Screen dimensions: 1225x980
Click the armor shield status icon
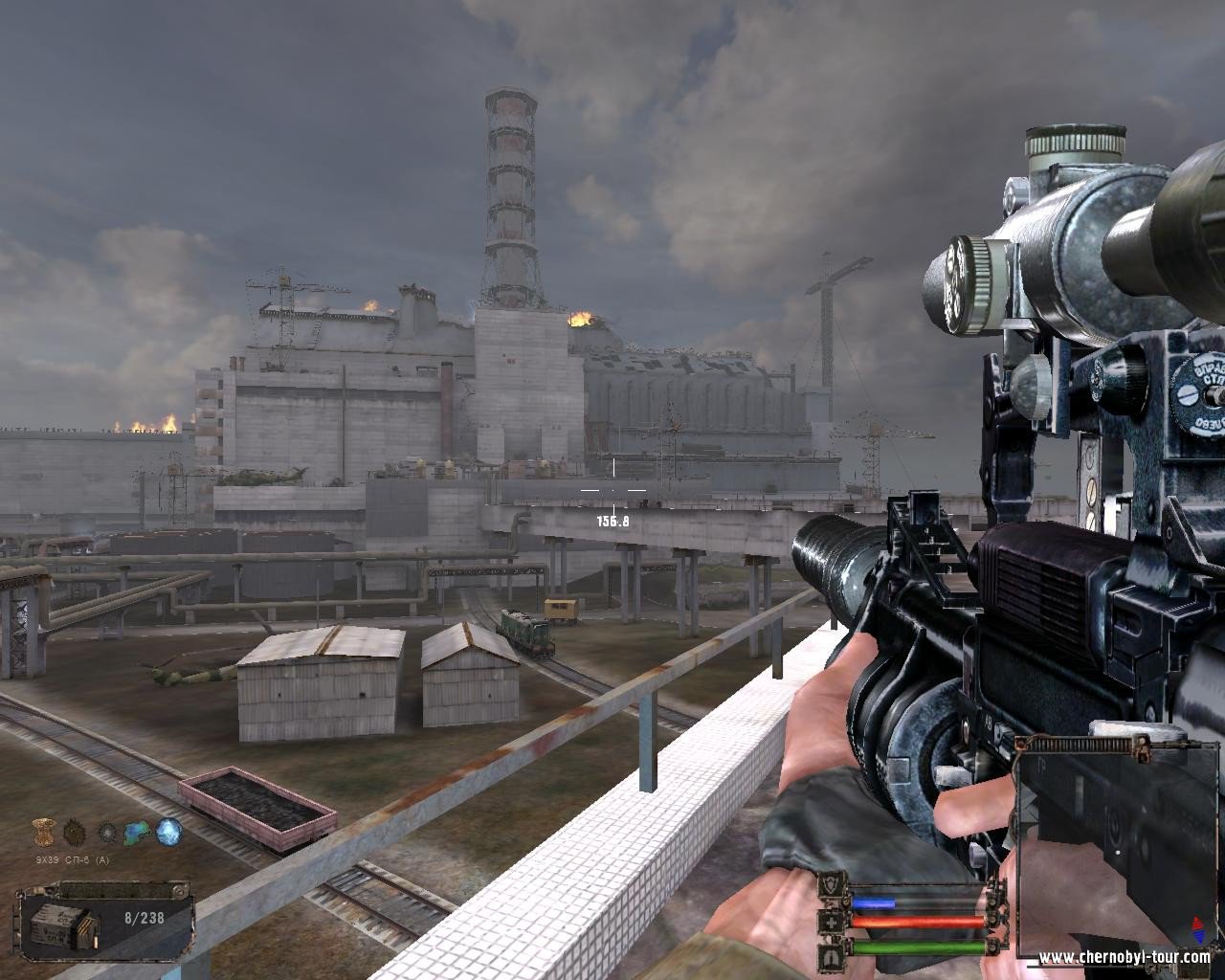(x=832, y=887)
